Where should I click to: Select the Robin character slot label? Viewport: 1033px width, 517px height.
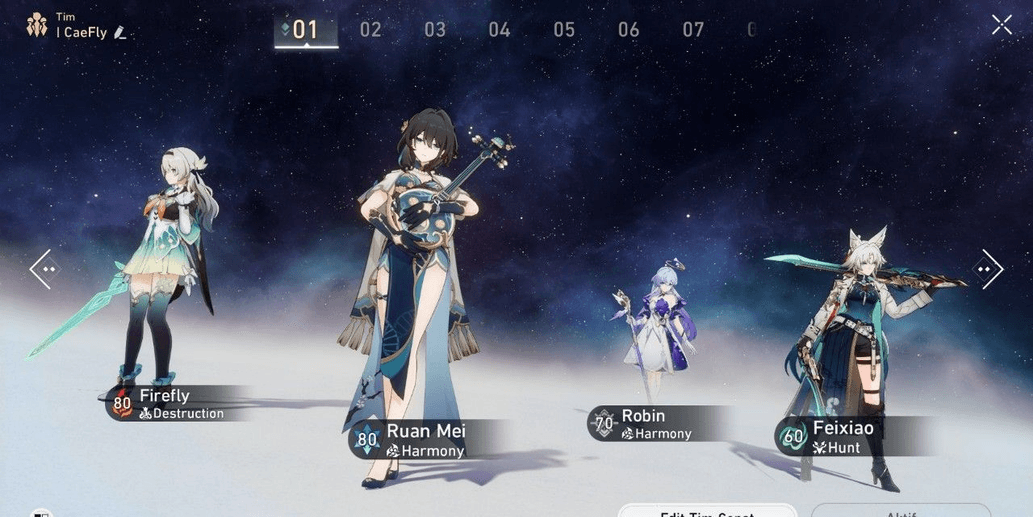point(646,424)
